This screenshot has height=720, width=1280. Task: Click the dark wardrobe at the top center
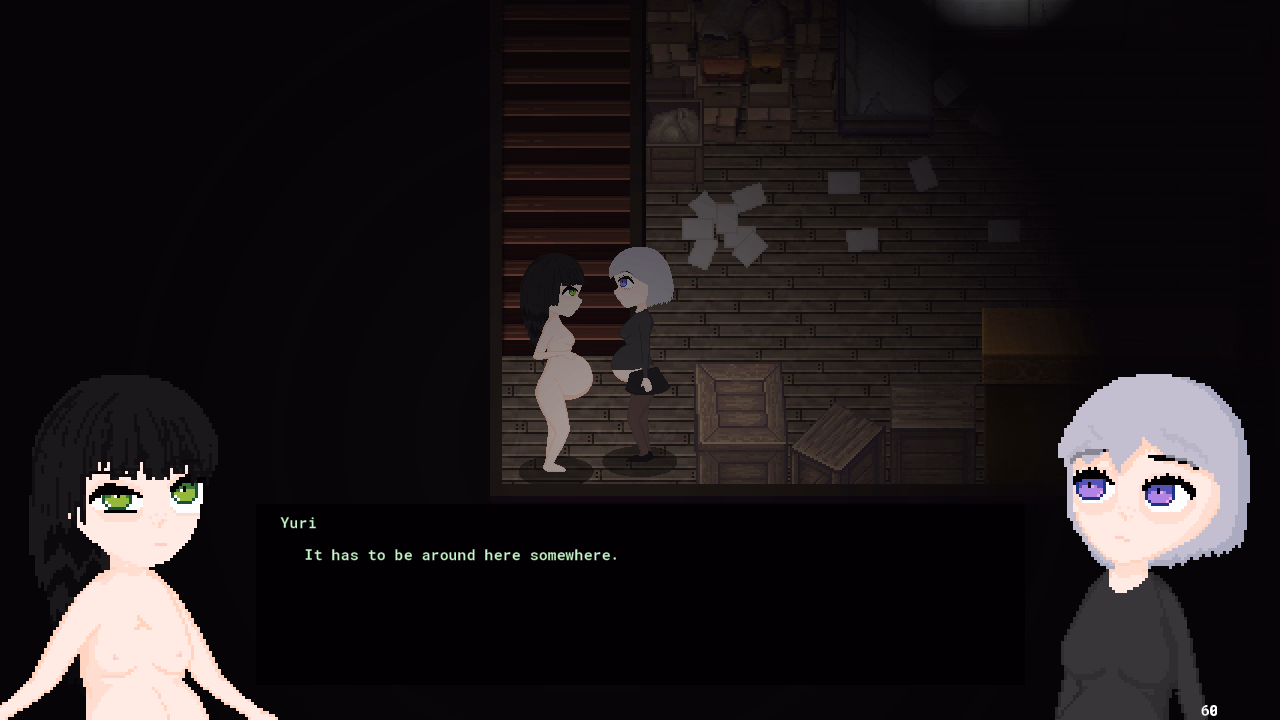point(880,60)
